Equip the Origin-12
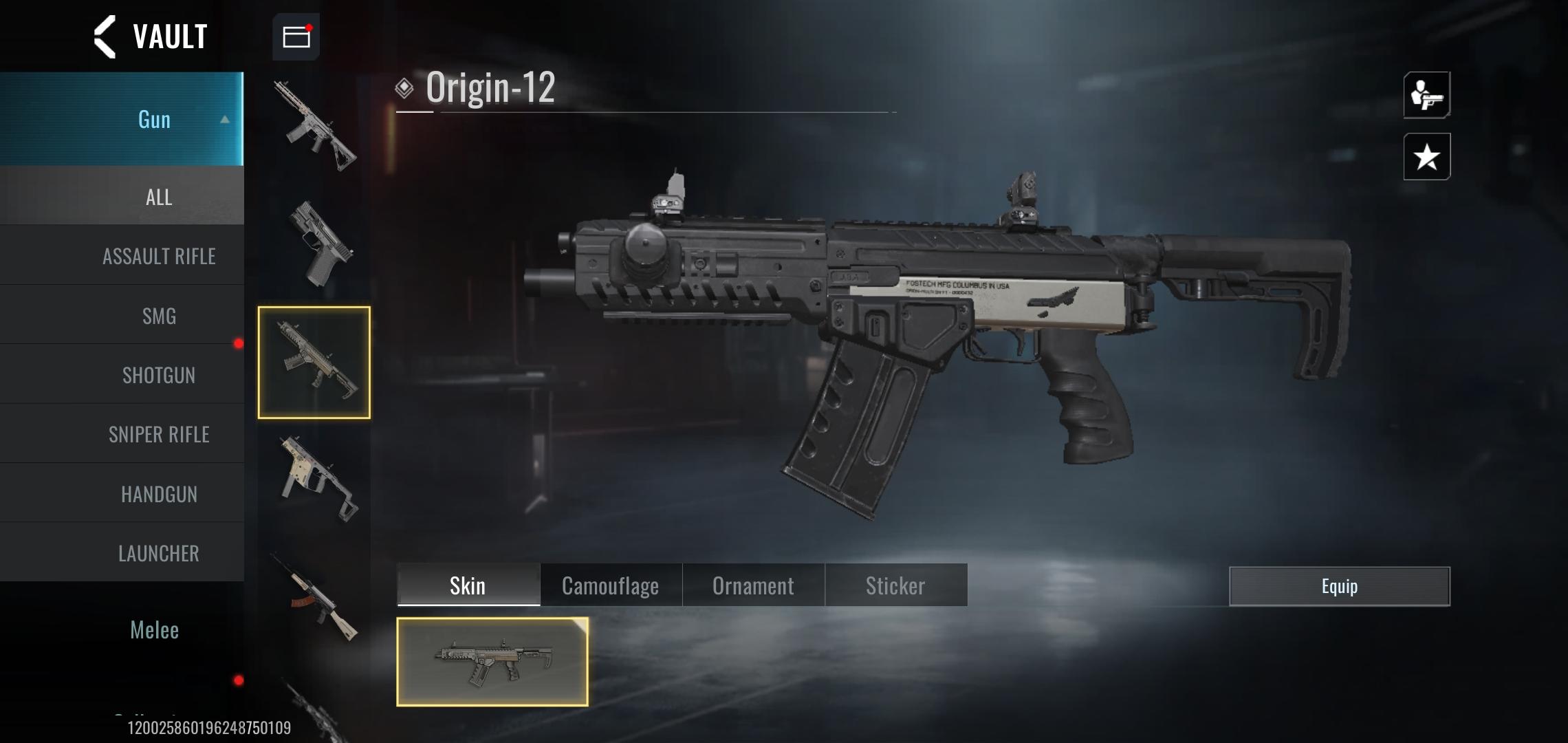The image size is (1568, 743). pos(1339,586)
